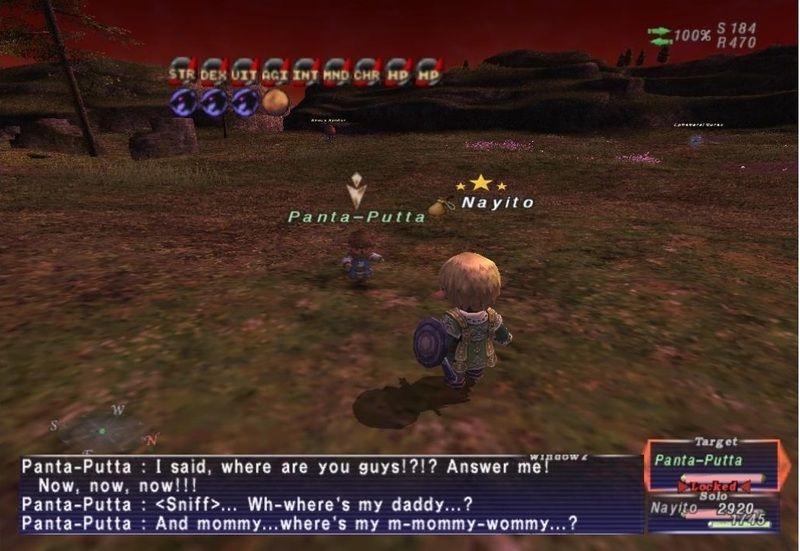The image size is (800, 551).
Task: Choose Nayito in the Solo party list
Action: point(675,509)
